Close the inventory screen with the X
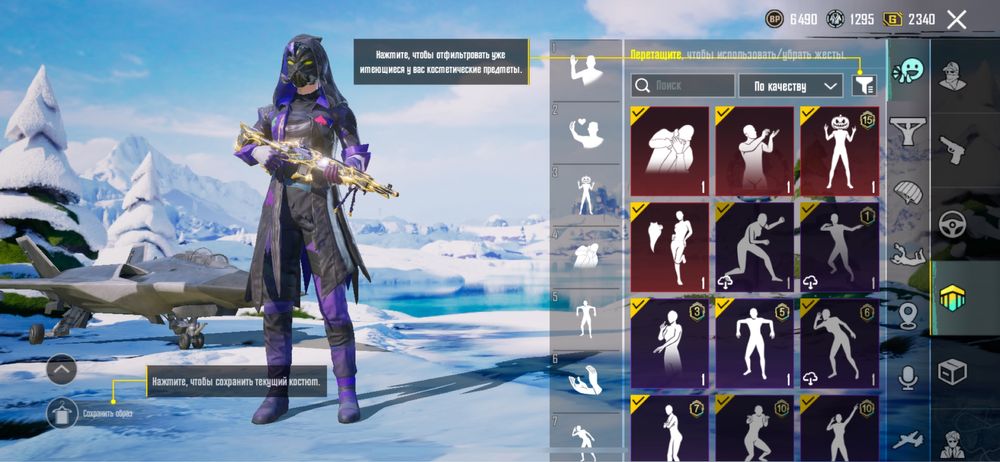The height and width of the screenshot is (462, 1000). coord(957,19)
